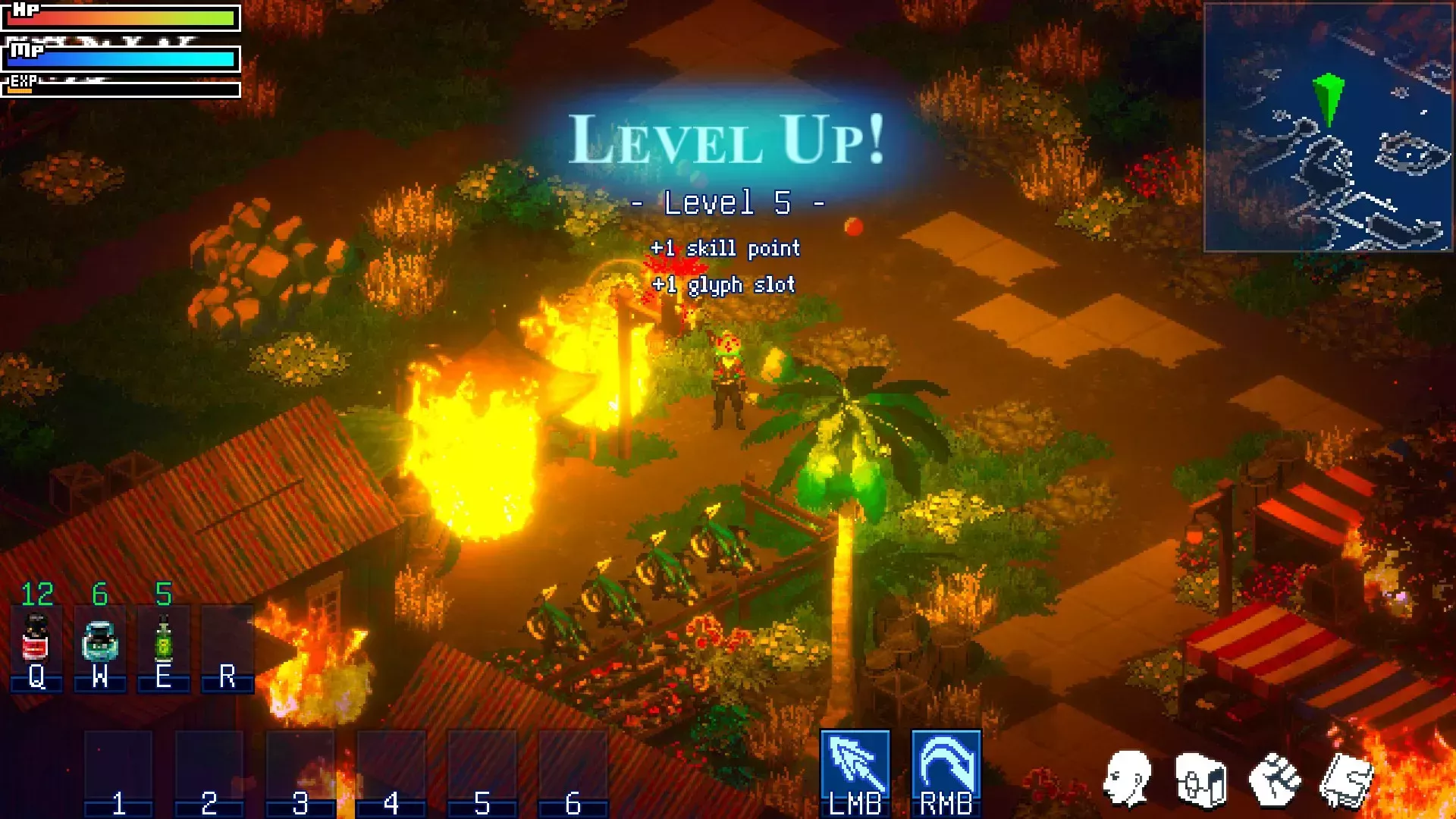The height and width of the screenshot is (819, 1456).
Task: Open the inventory backpack icon
Action: tap(1200, 780)
